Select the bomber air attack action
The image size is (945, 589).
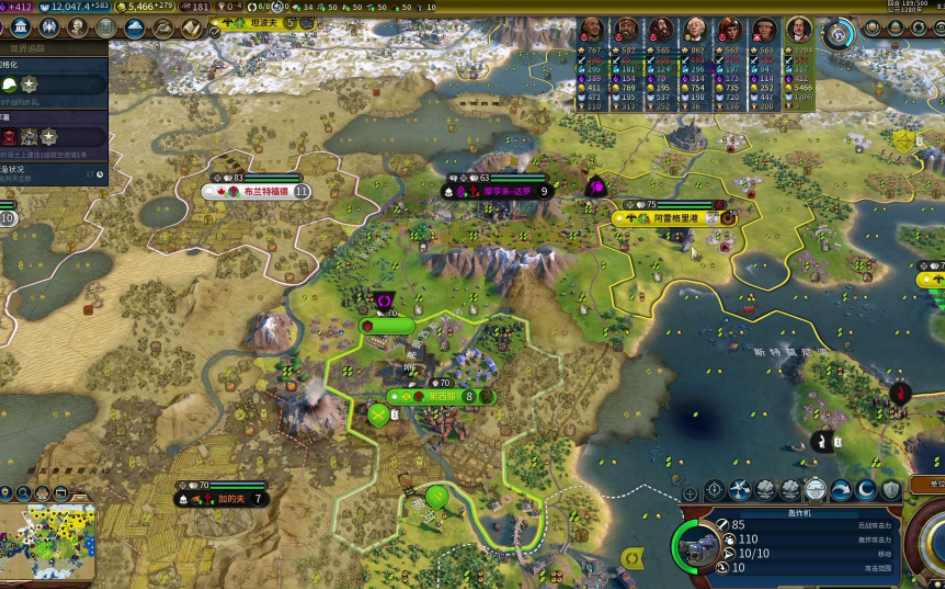740,490
